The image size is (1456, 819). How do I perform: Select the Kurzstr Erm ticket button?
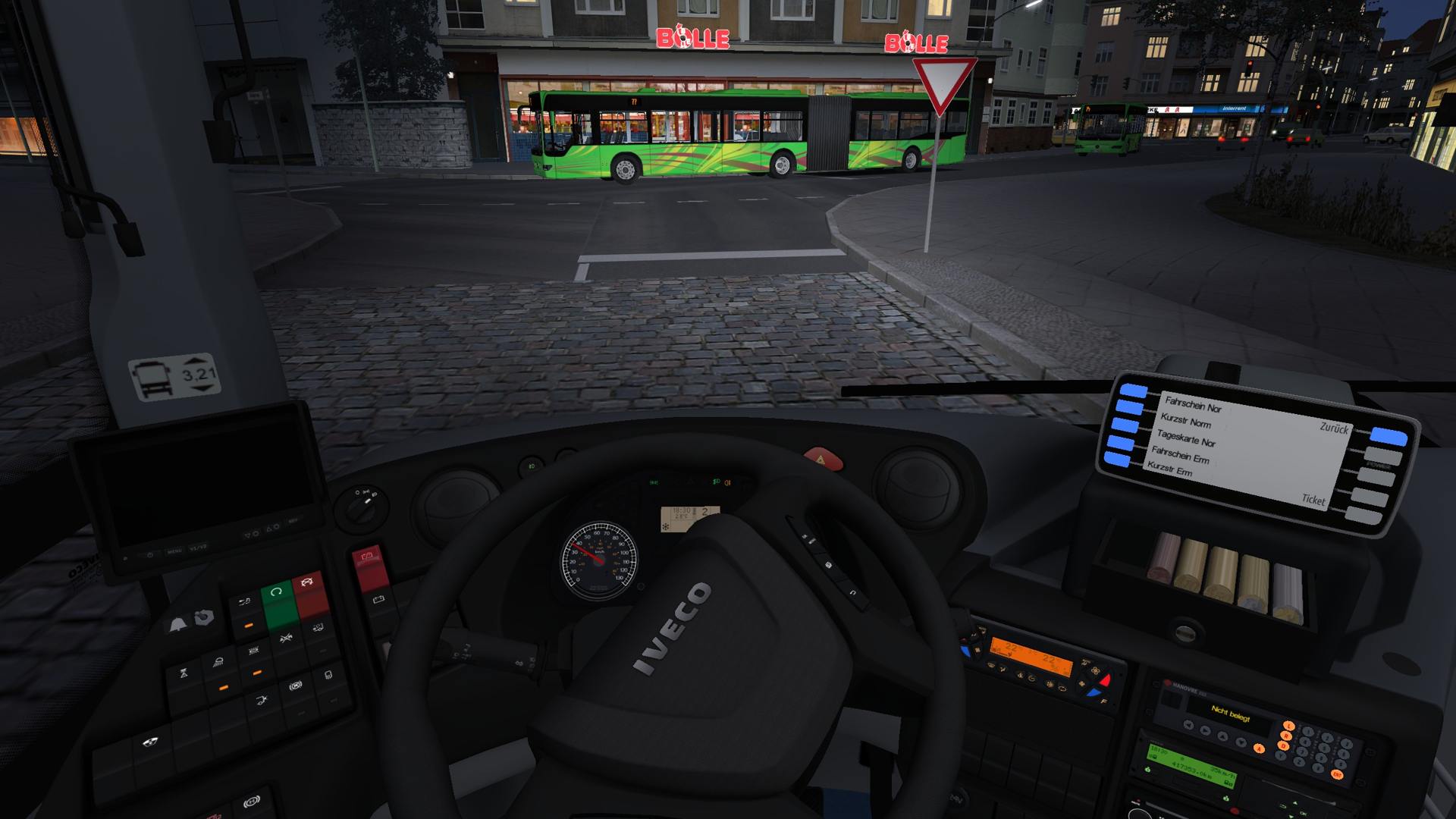click(x=1116, y=459)
